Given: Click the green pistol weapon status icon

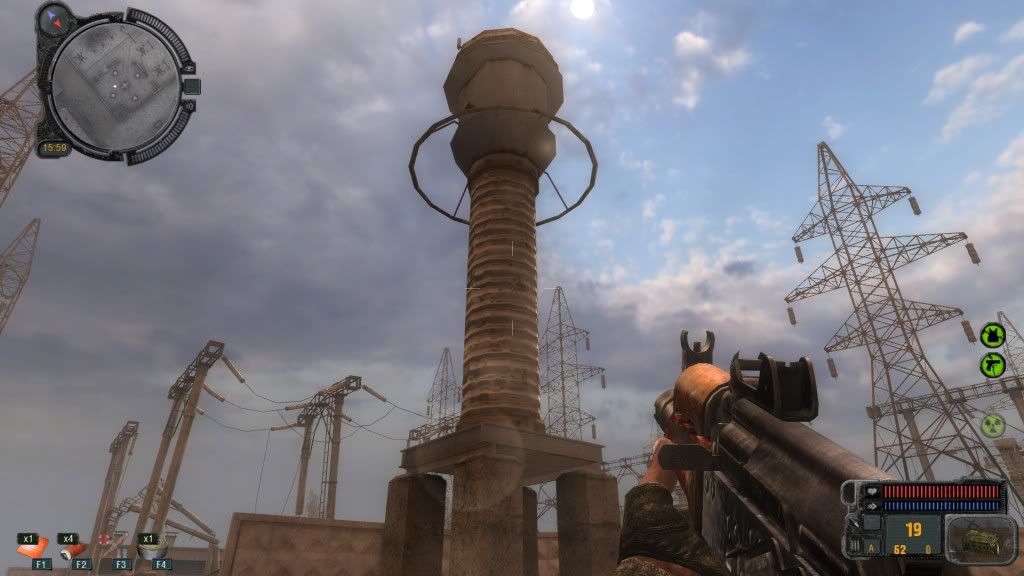Looking at the screenshot, I should pyautogui.click(x=992, y=365).
